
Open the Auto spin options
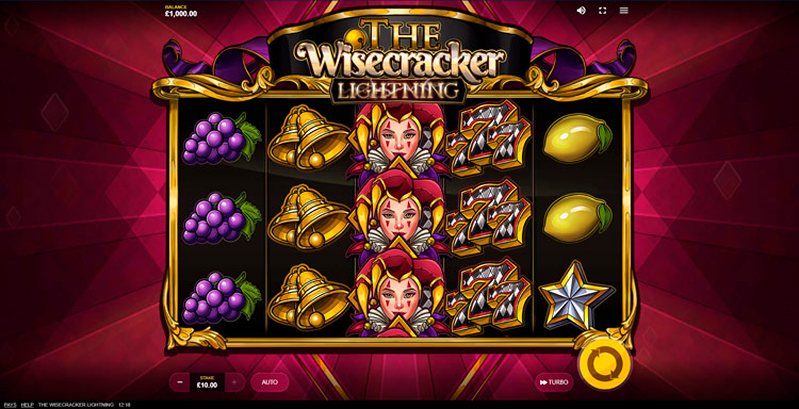tap(270, 382)
